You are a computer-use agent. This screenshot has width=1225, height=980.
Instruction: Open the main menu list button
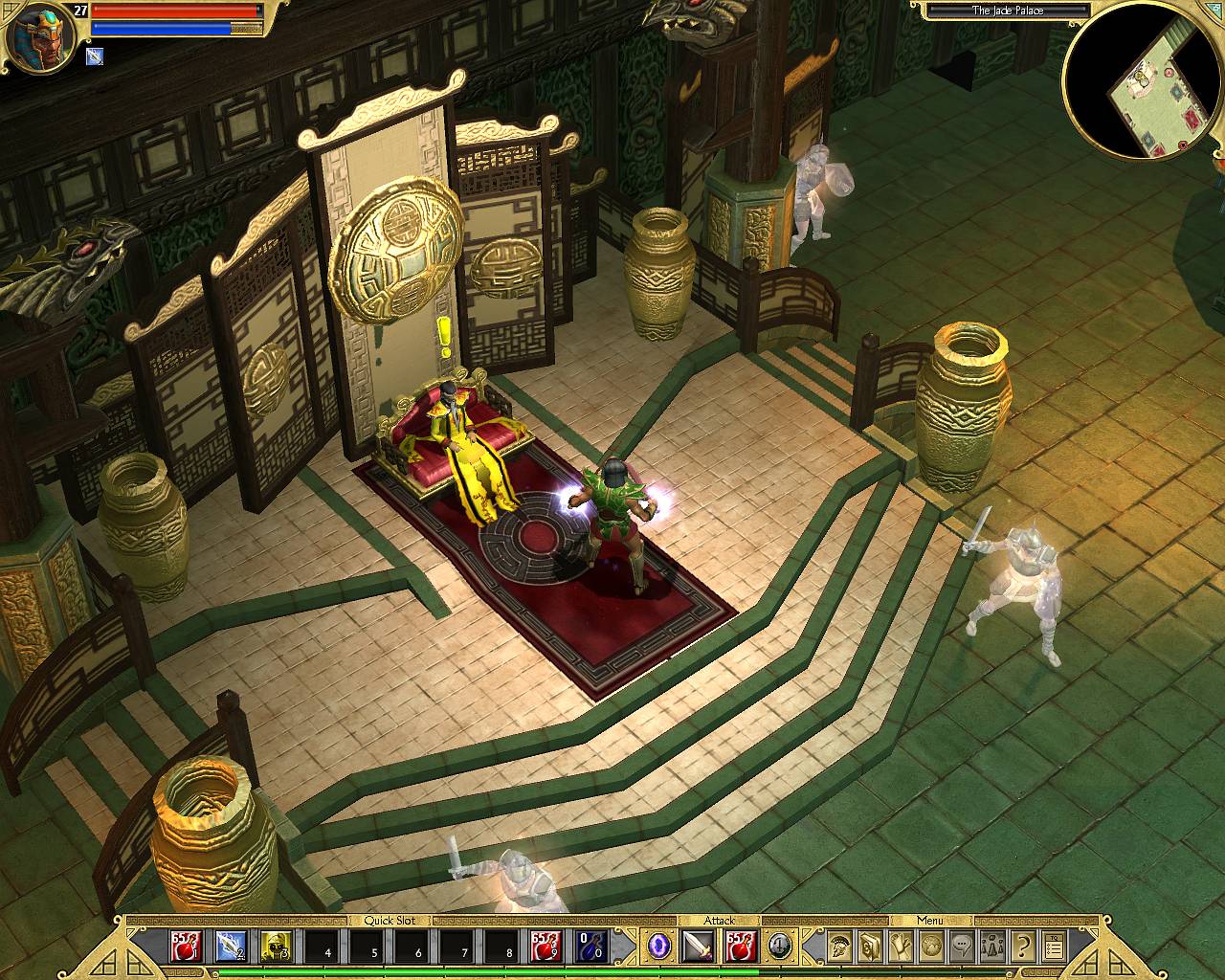click(1054, 947)
